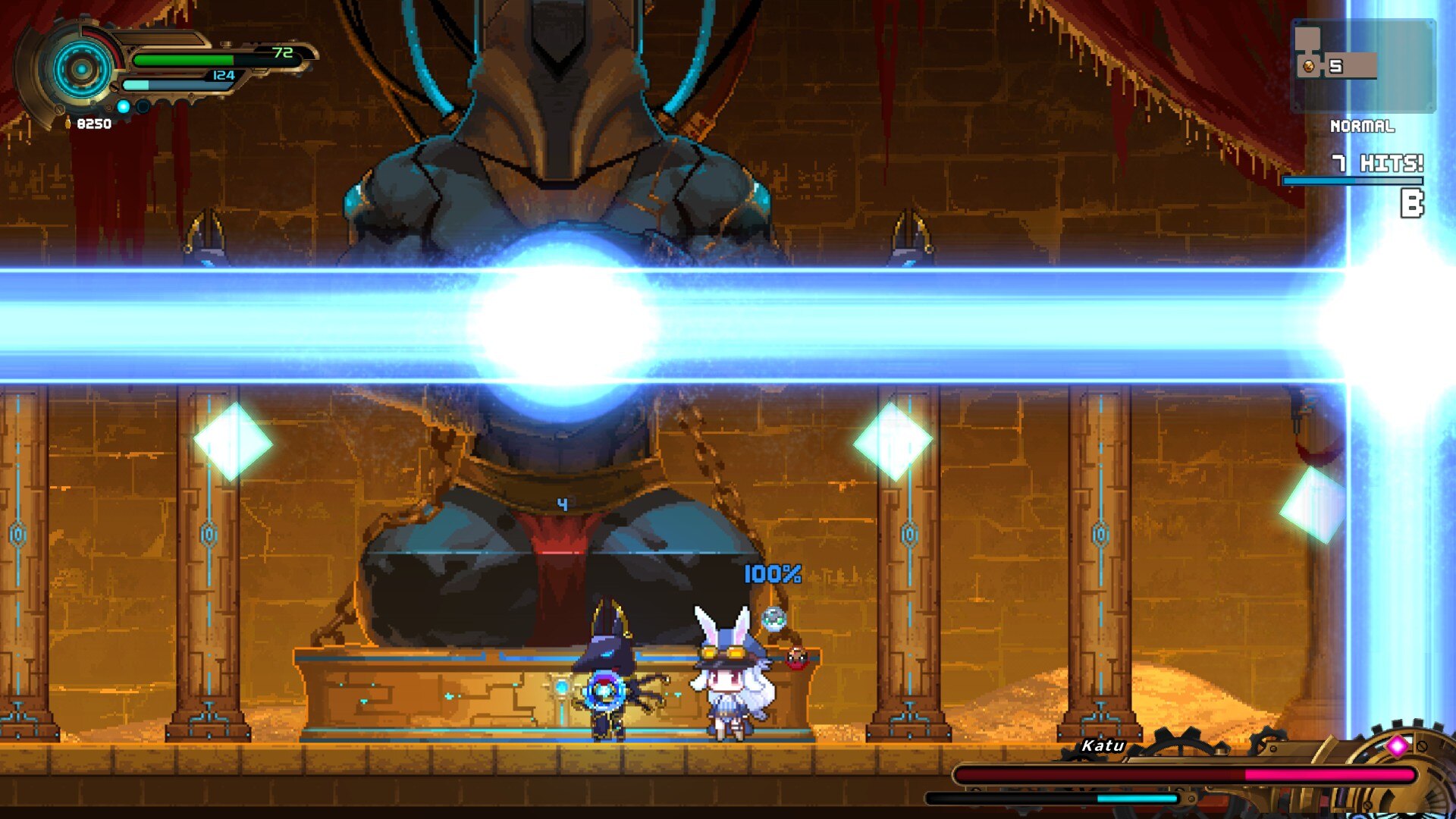Image resolution: width=1456 pixels, height=819 pixels.
Task: Click the minimap panel
Action: coord(1363,65)
